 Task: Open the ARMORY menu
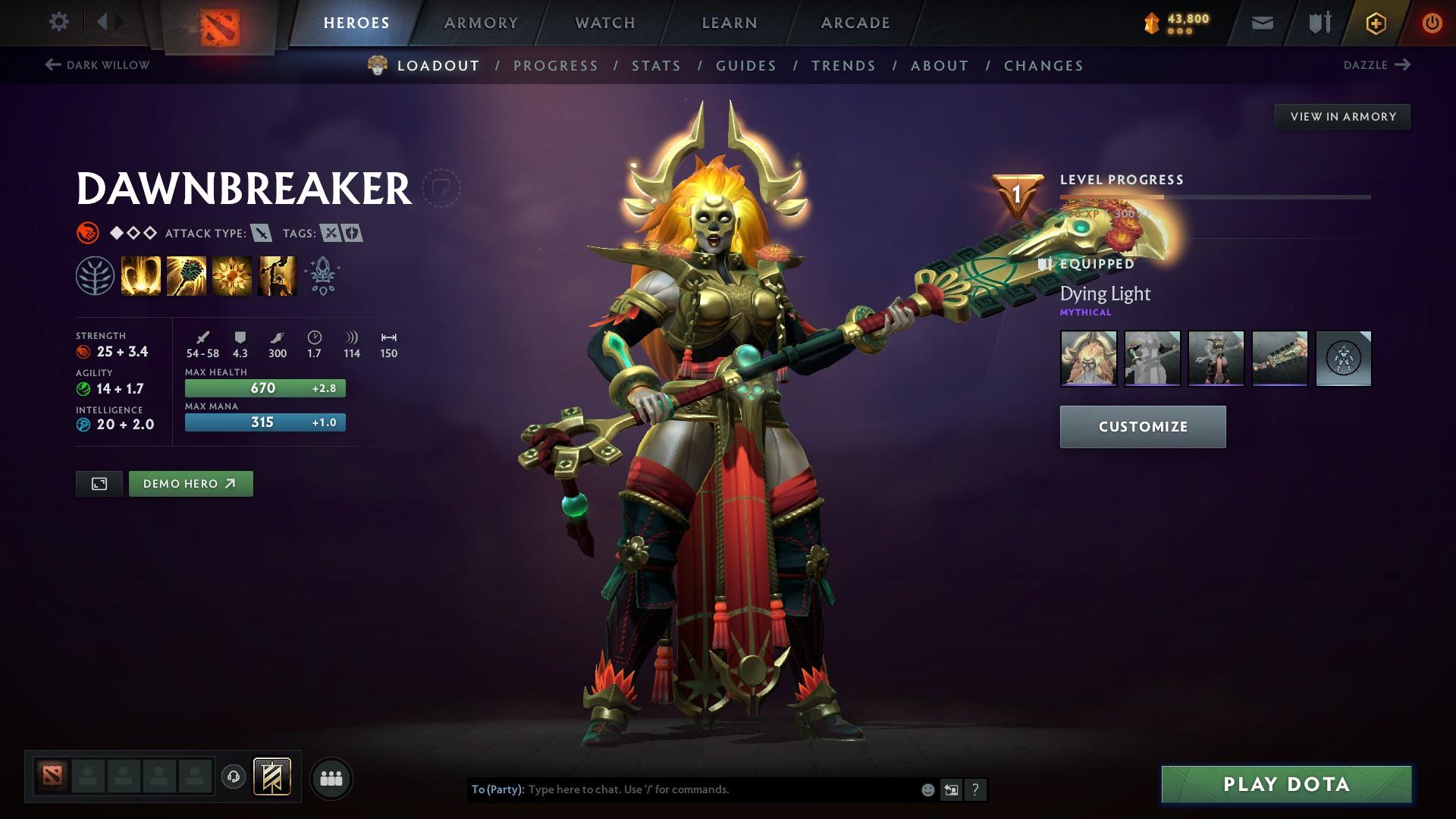tap(481, 22)
